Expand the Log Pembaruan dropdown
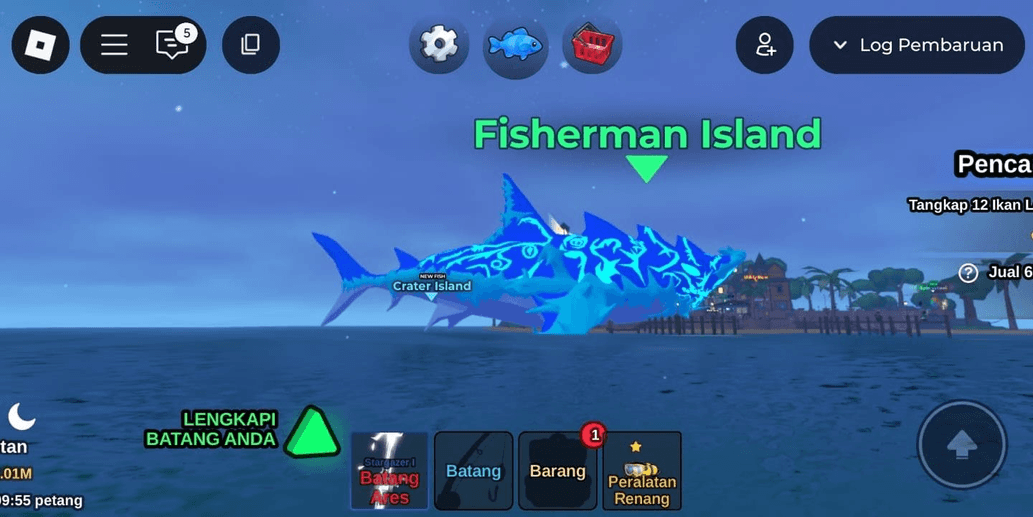1033x517 pixels. 917,45
